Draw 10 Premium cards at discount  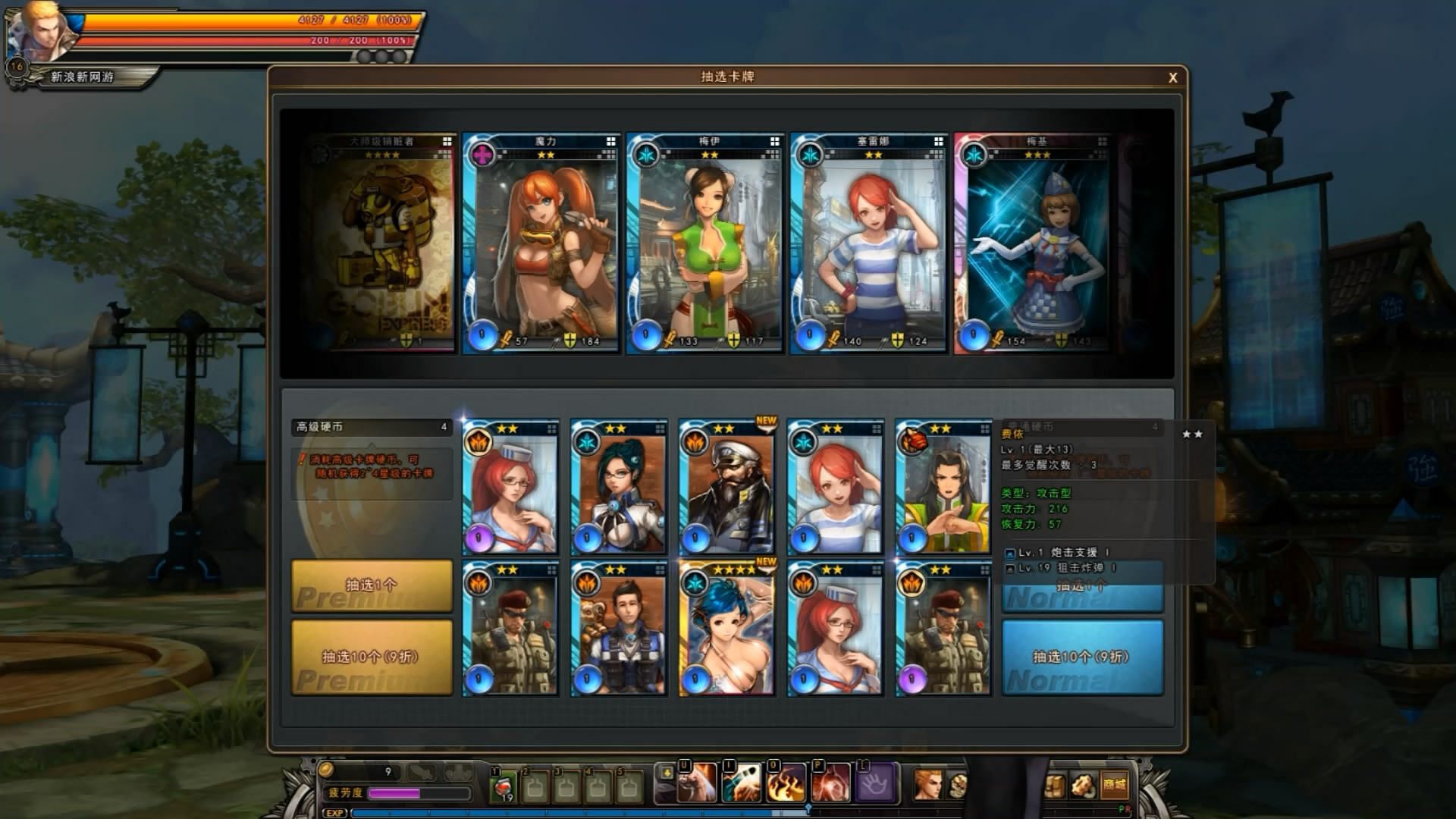coord(372,657)
